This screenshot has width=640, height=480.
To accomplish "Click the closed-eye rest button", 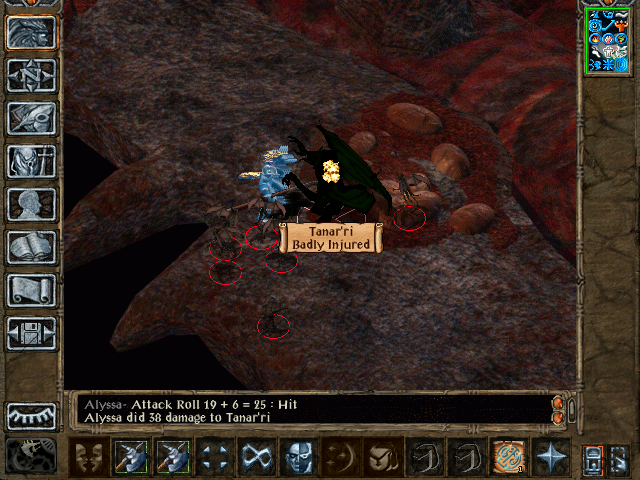I will point(31,416).
